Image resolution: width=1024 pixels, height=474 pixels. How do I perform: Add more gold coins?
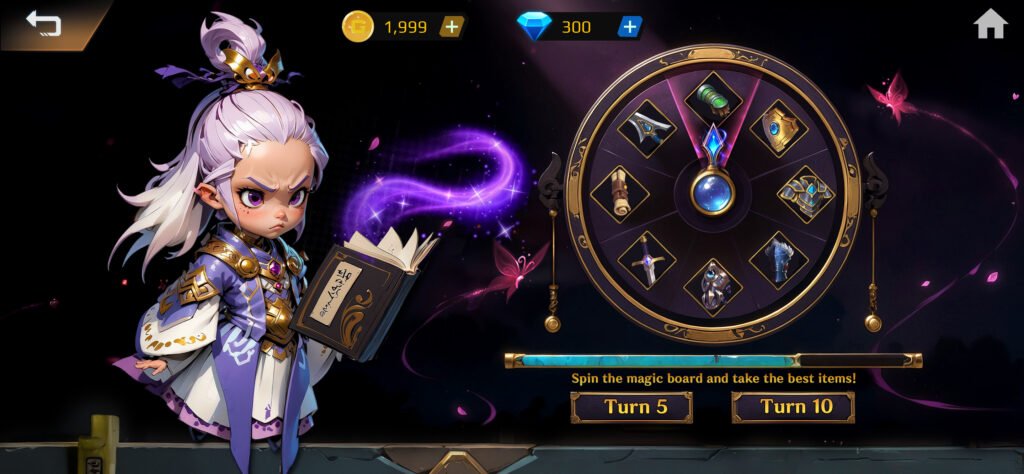click(x=452, y=27)
